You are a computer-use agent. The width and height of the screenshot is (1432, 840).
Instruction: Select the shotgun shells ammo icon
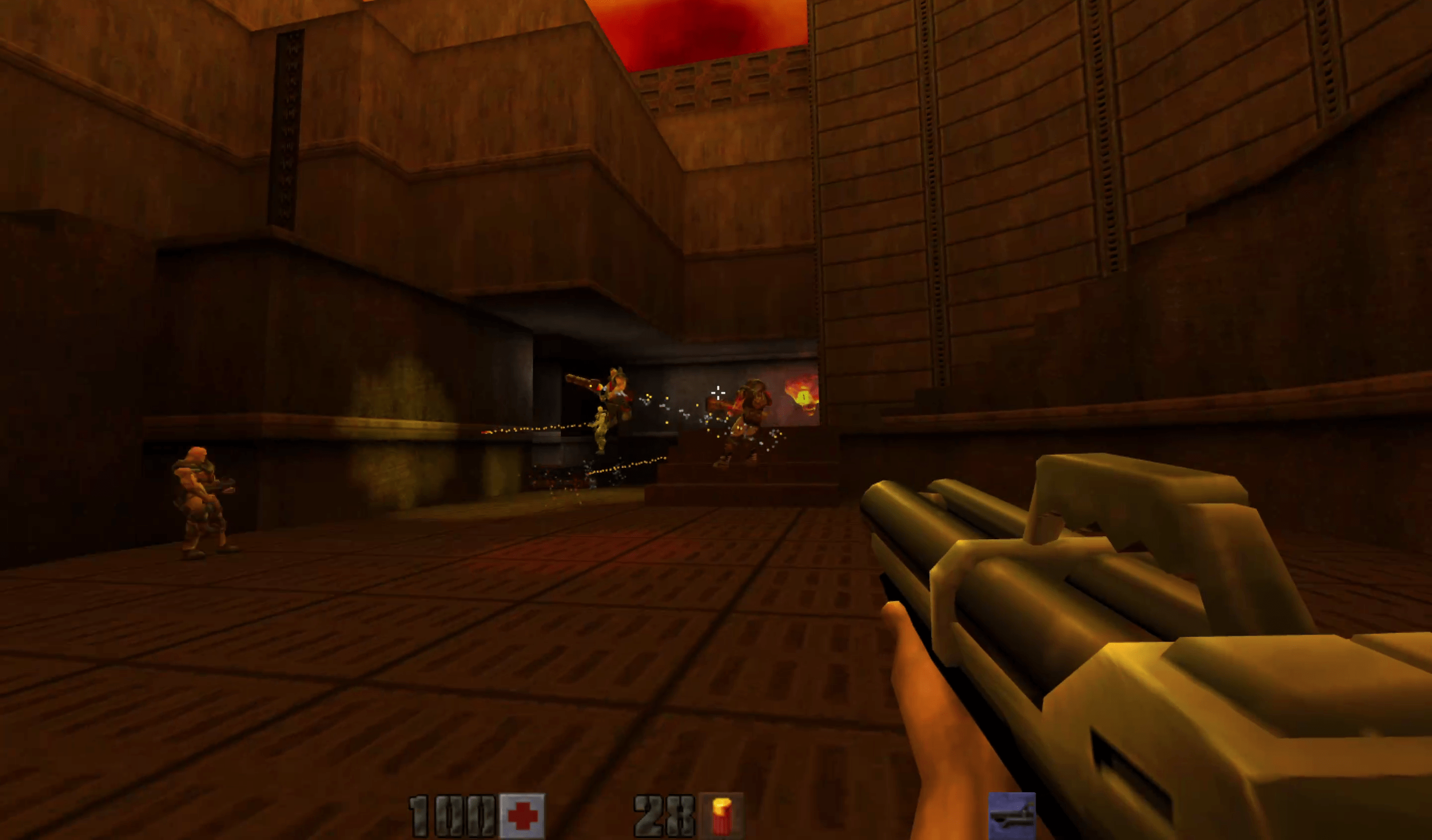(721, 816)
